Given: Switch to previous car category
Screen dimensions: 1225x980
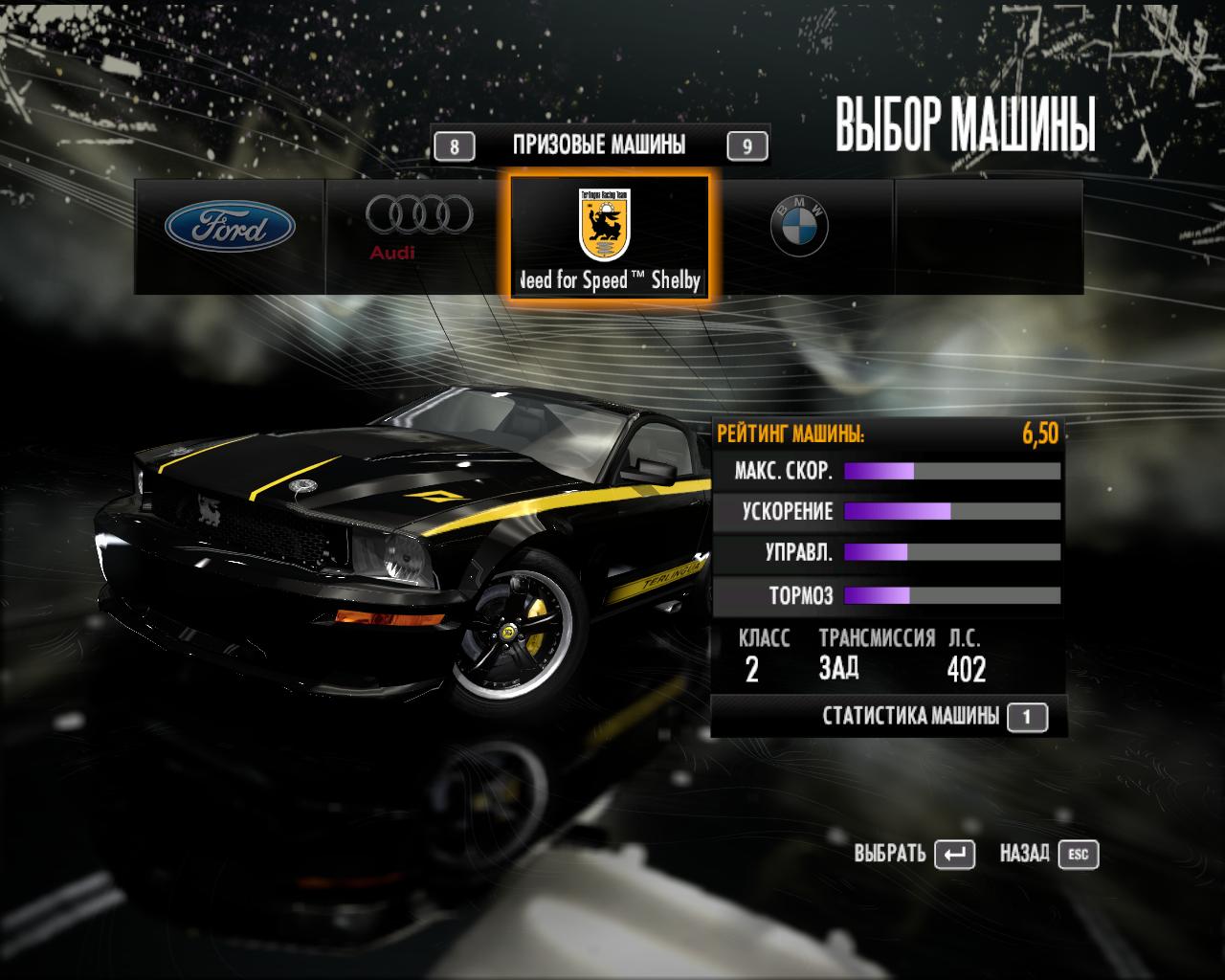Looking at the screenshot, I should (455, 146).
